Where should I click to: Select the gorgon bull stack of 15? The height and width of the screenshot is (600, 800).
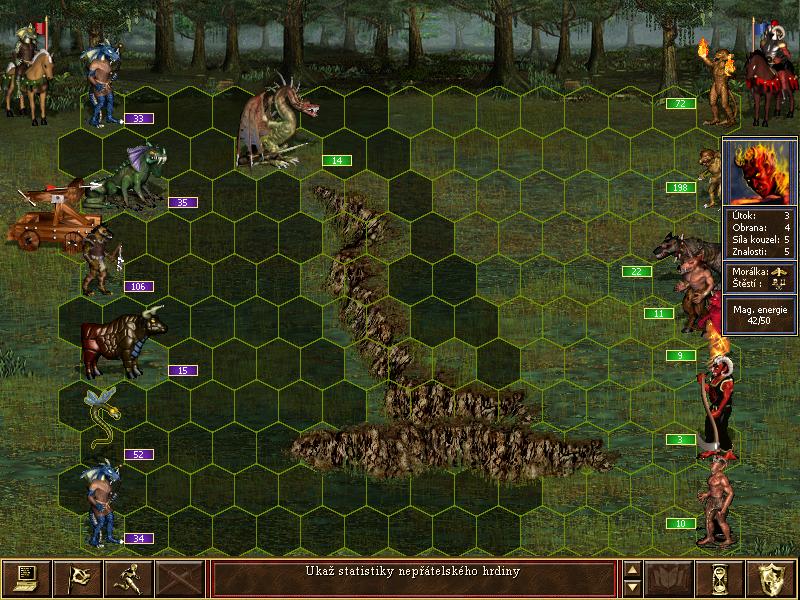[113, 343]
